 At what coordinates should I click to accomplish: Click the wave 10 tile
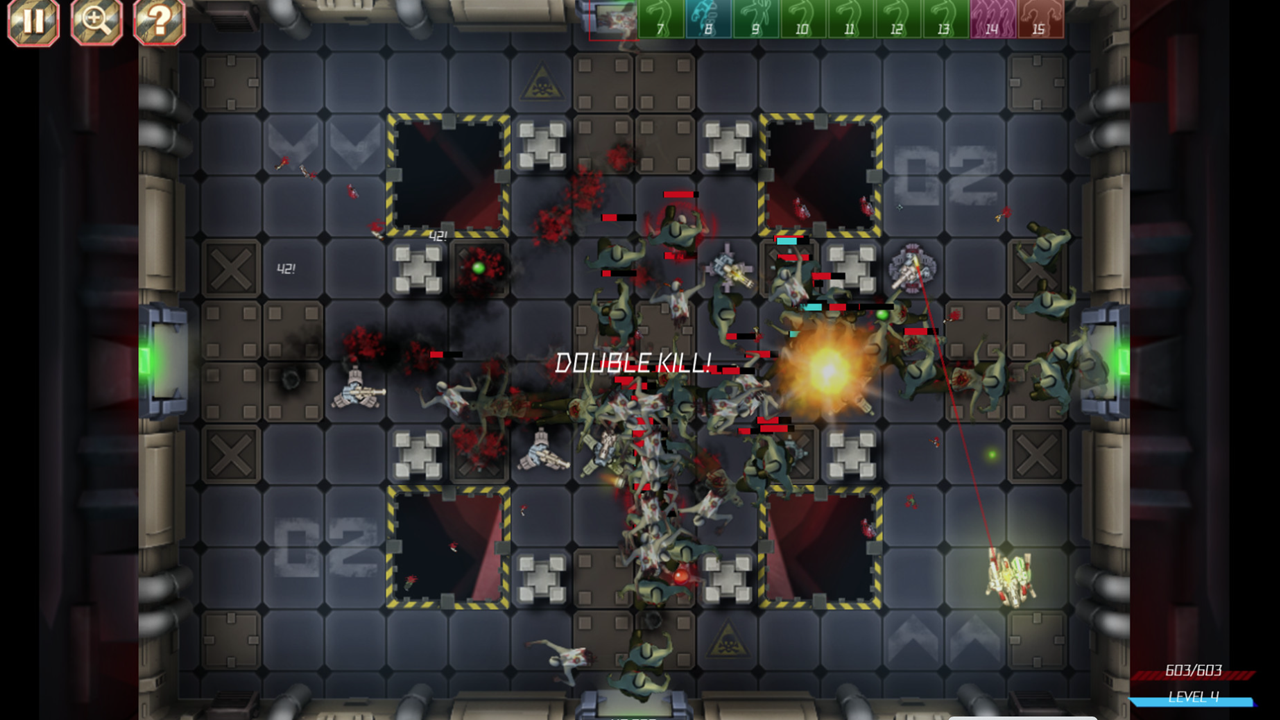[803, 19]
